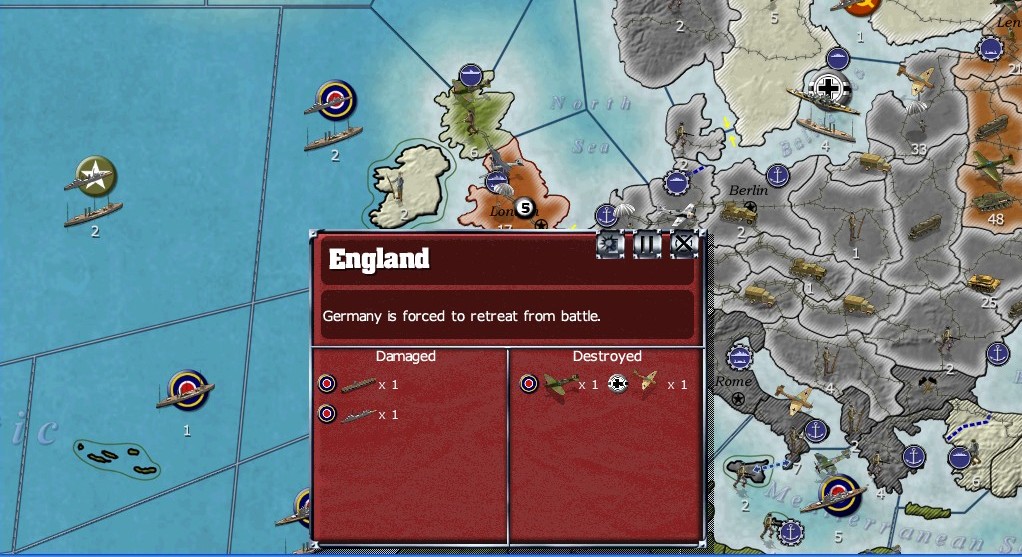
Task: Click the pause button on battle panel
Action: point(647,244)
